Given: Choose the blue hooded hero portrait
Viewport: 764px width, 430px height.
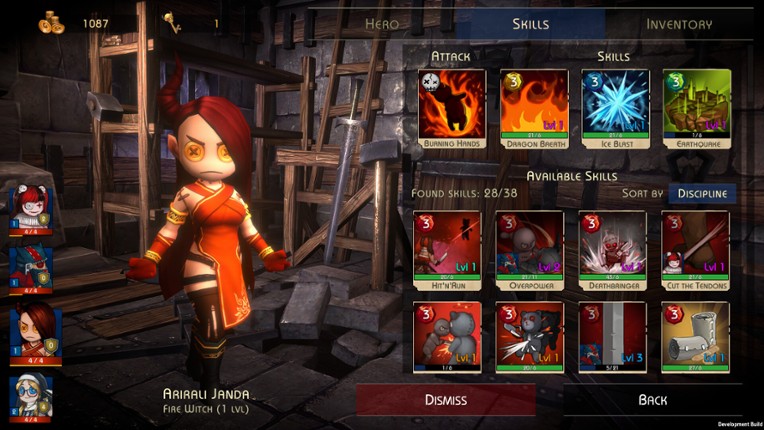Looking at the screenshot, I should click(x=30, y=268).
